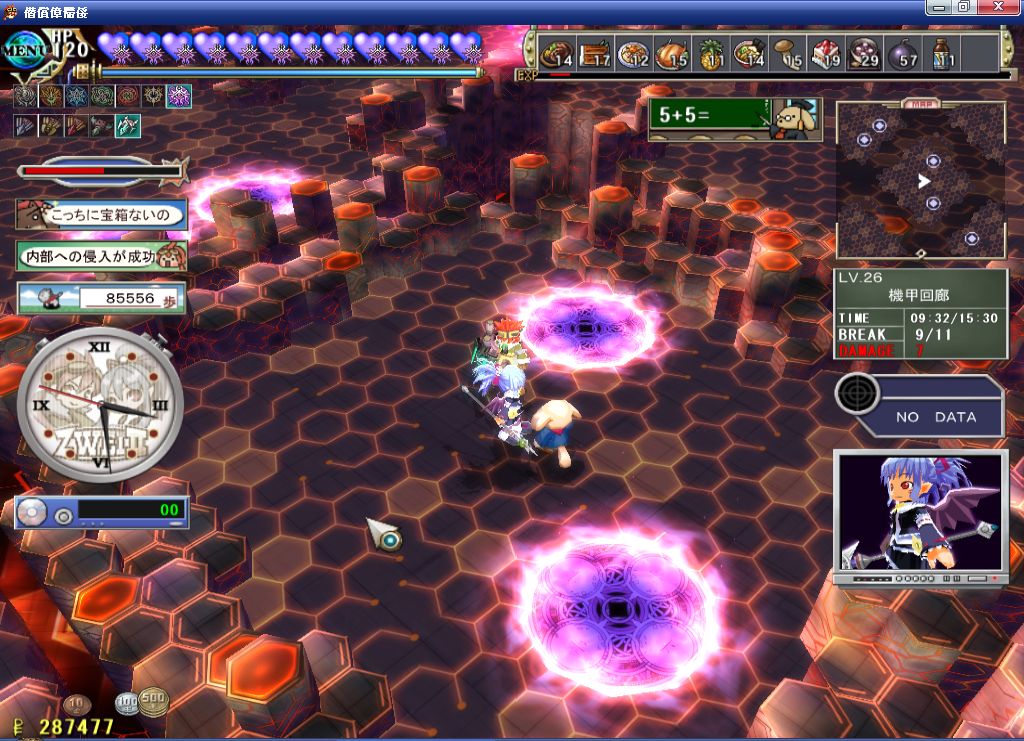The image size is (1024, 741).
Task: Use the roast chicken food item
Action: (673, 53)
